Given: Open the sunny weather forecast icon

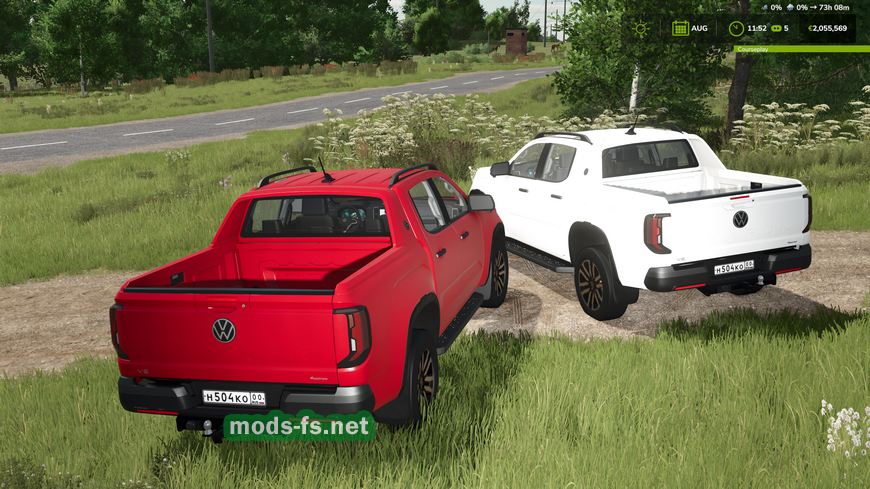Looking at the screenshot, I should pyautogui.click(x=640, y=28).
